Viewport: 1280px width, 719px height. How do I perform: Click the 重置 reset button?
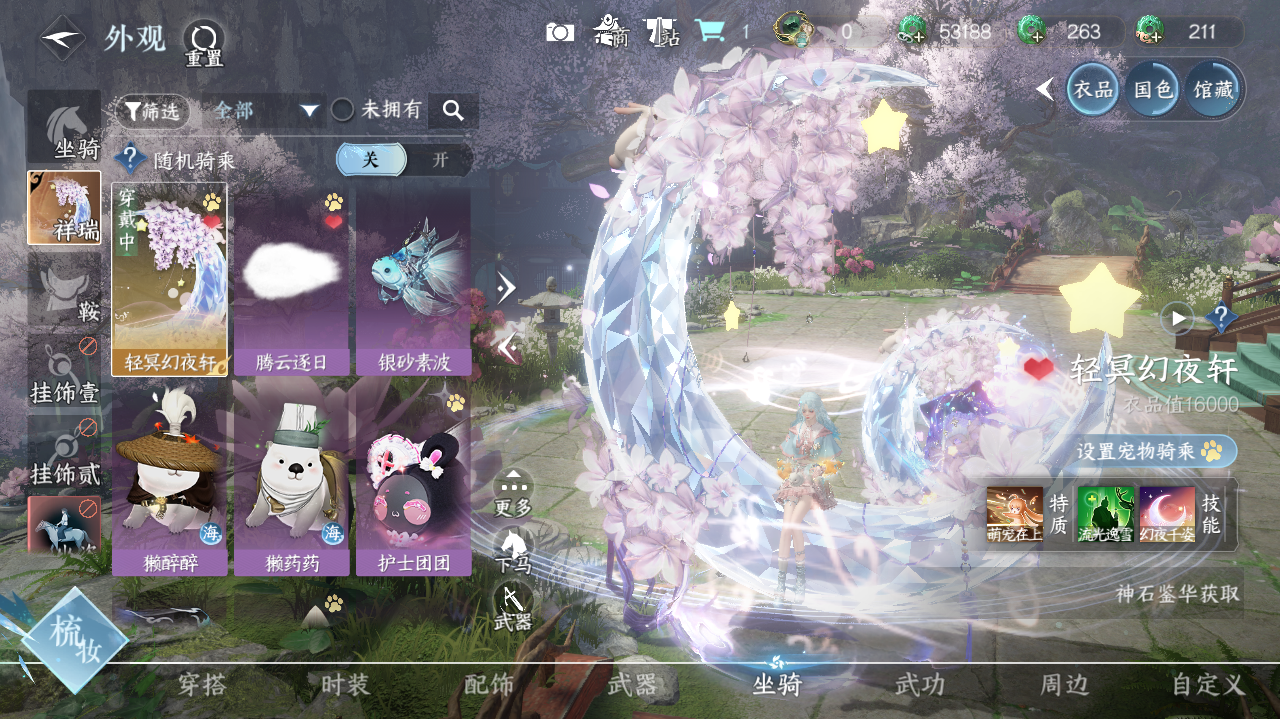(204, 42)
